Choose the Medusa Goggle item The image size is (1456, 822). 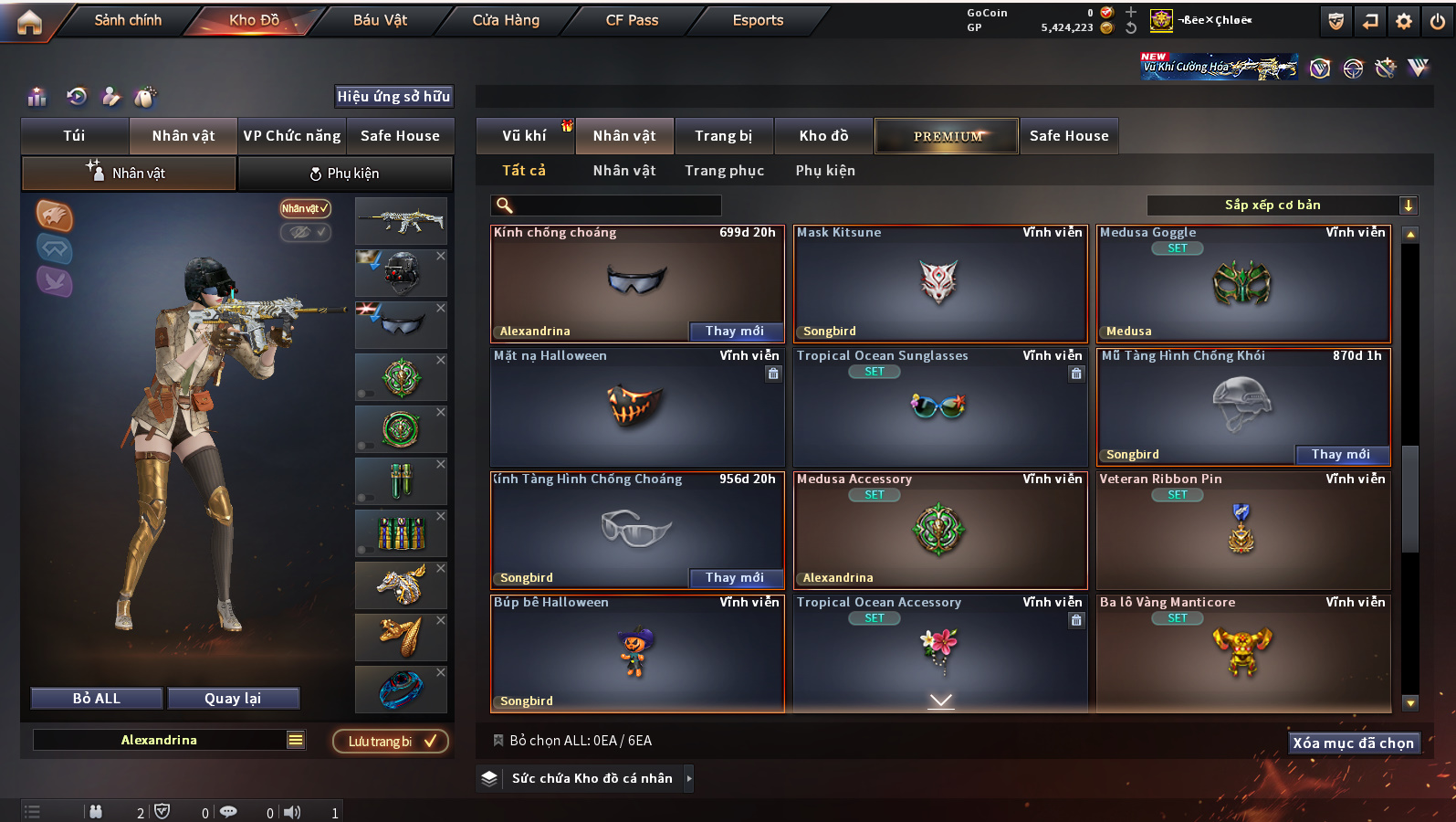(1242, 285)
